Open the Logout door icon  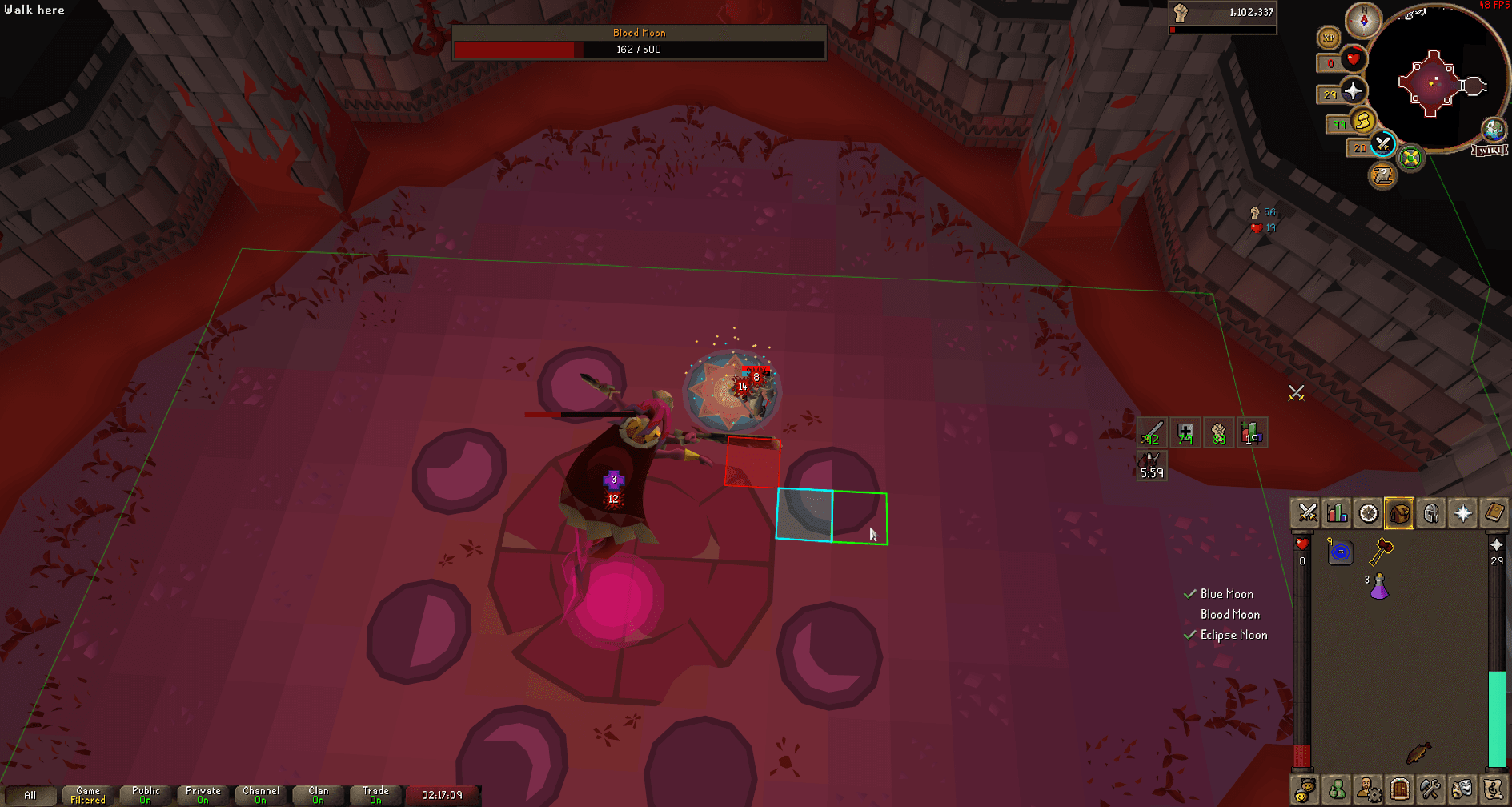click(x=1399, y=789)
